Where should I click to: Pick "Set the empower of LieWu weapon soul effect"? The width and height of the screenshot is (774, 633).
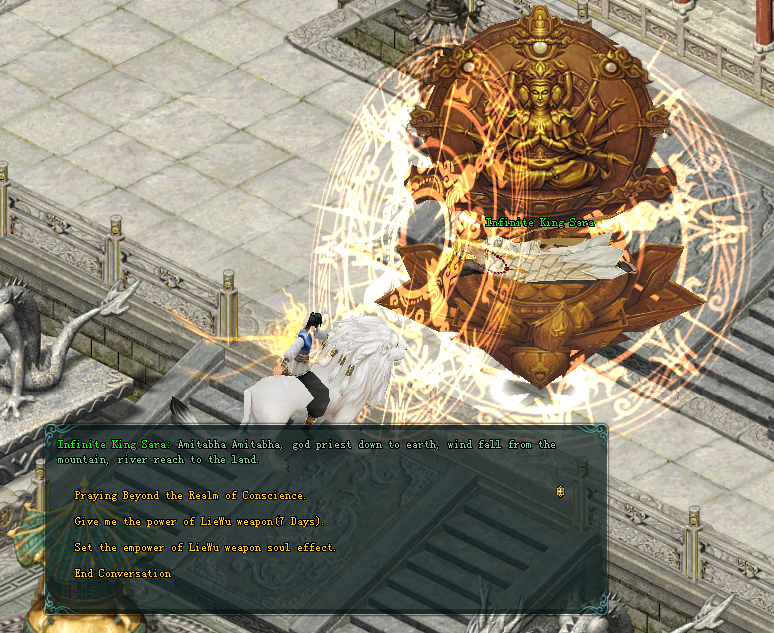coord(205,547)
